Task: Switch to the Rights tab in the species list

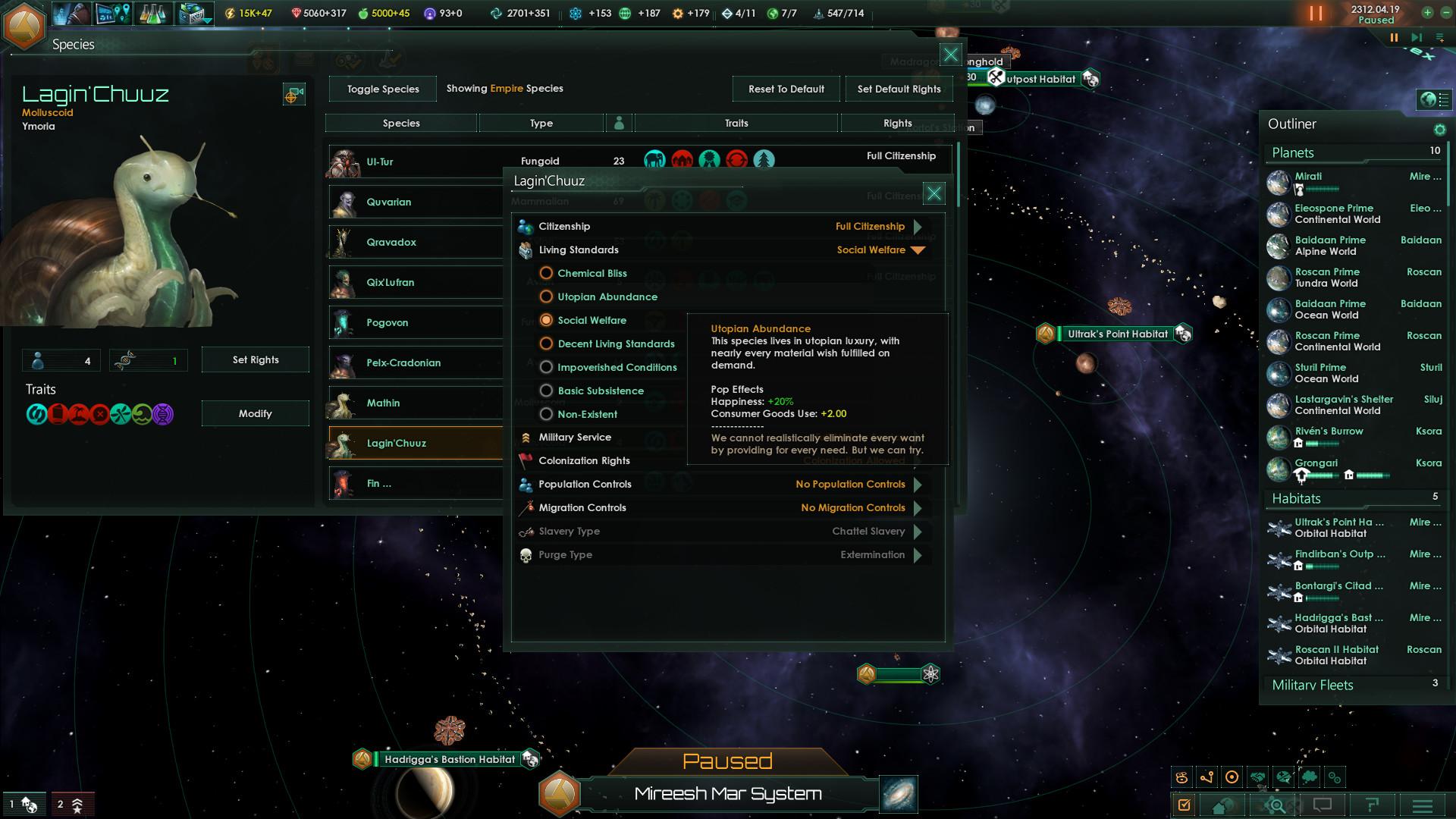Action: (897, 122)
